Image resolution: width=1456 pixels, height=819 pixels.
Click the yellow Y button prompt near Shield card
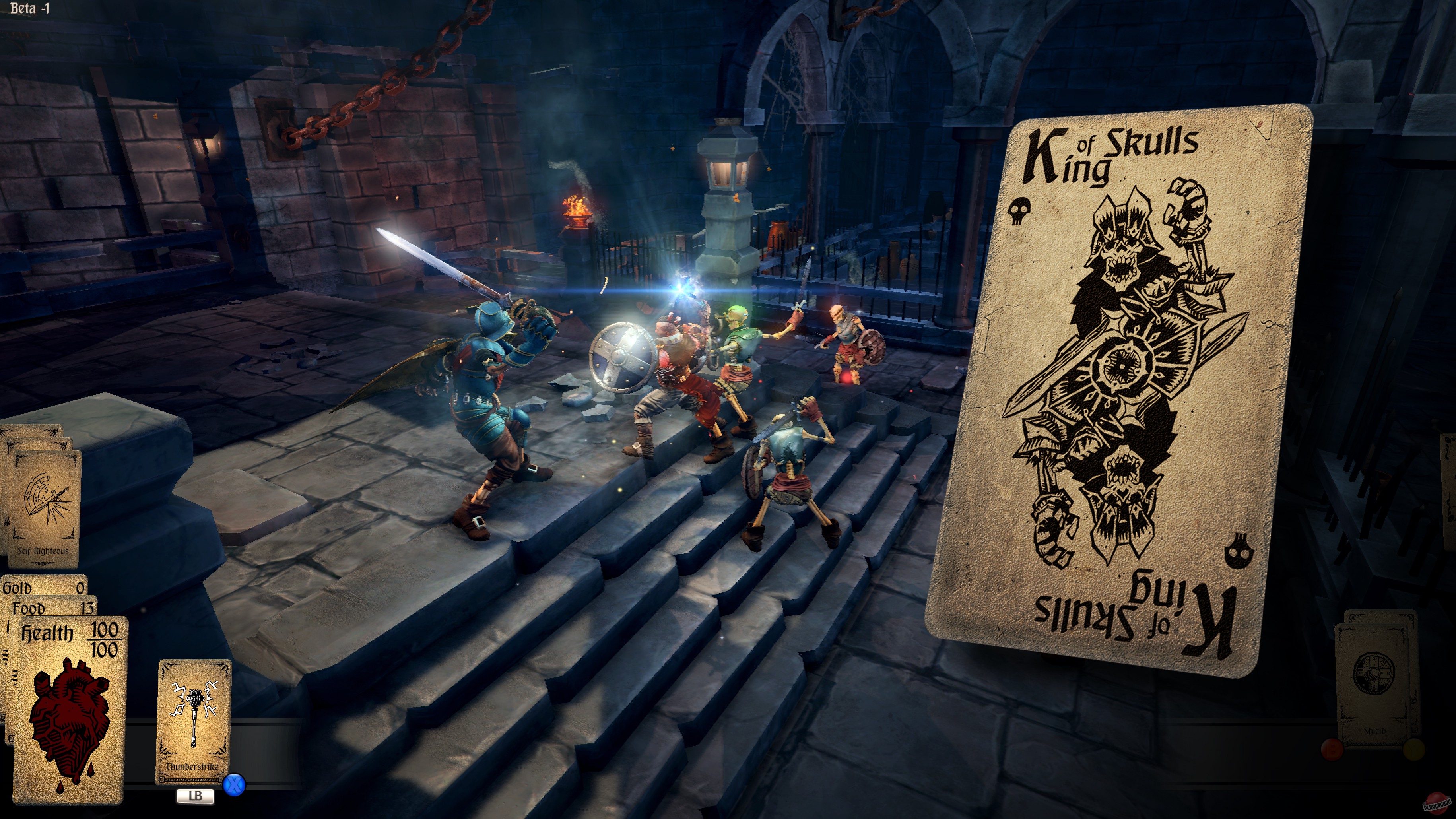pyautogui.click(x=1414, y=749)
